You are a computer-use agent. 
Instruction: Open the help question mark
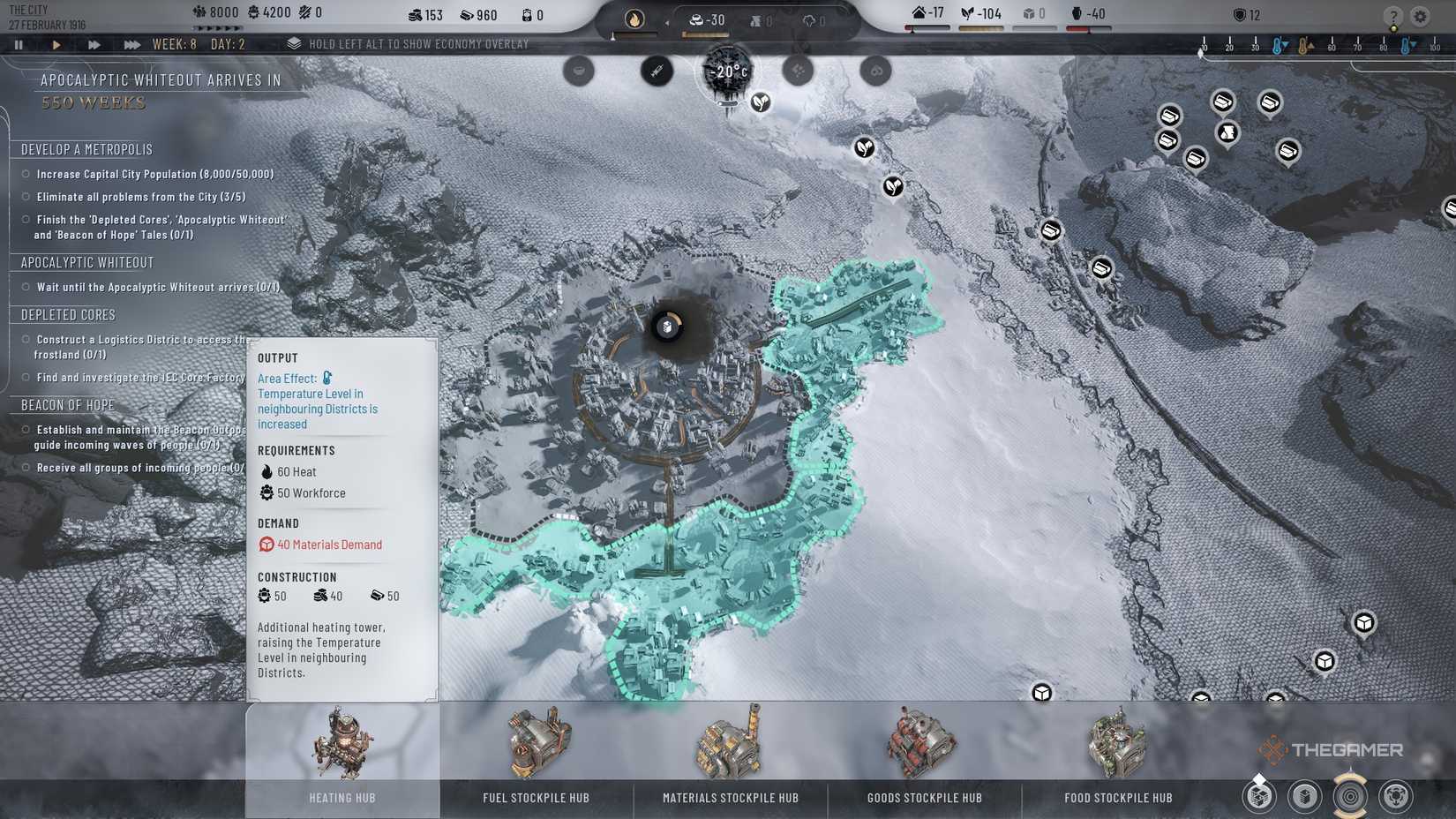(x=1392, y=14)
